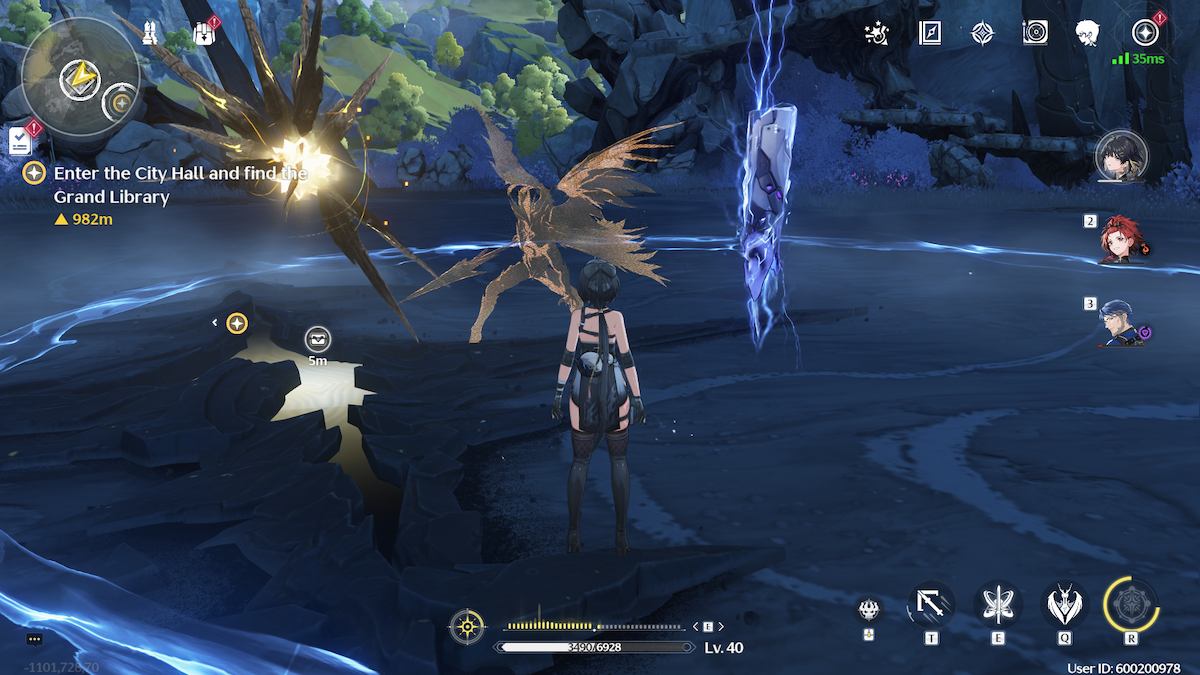Use the grapple arrow skill

930,605
